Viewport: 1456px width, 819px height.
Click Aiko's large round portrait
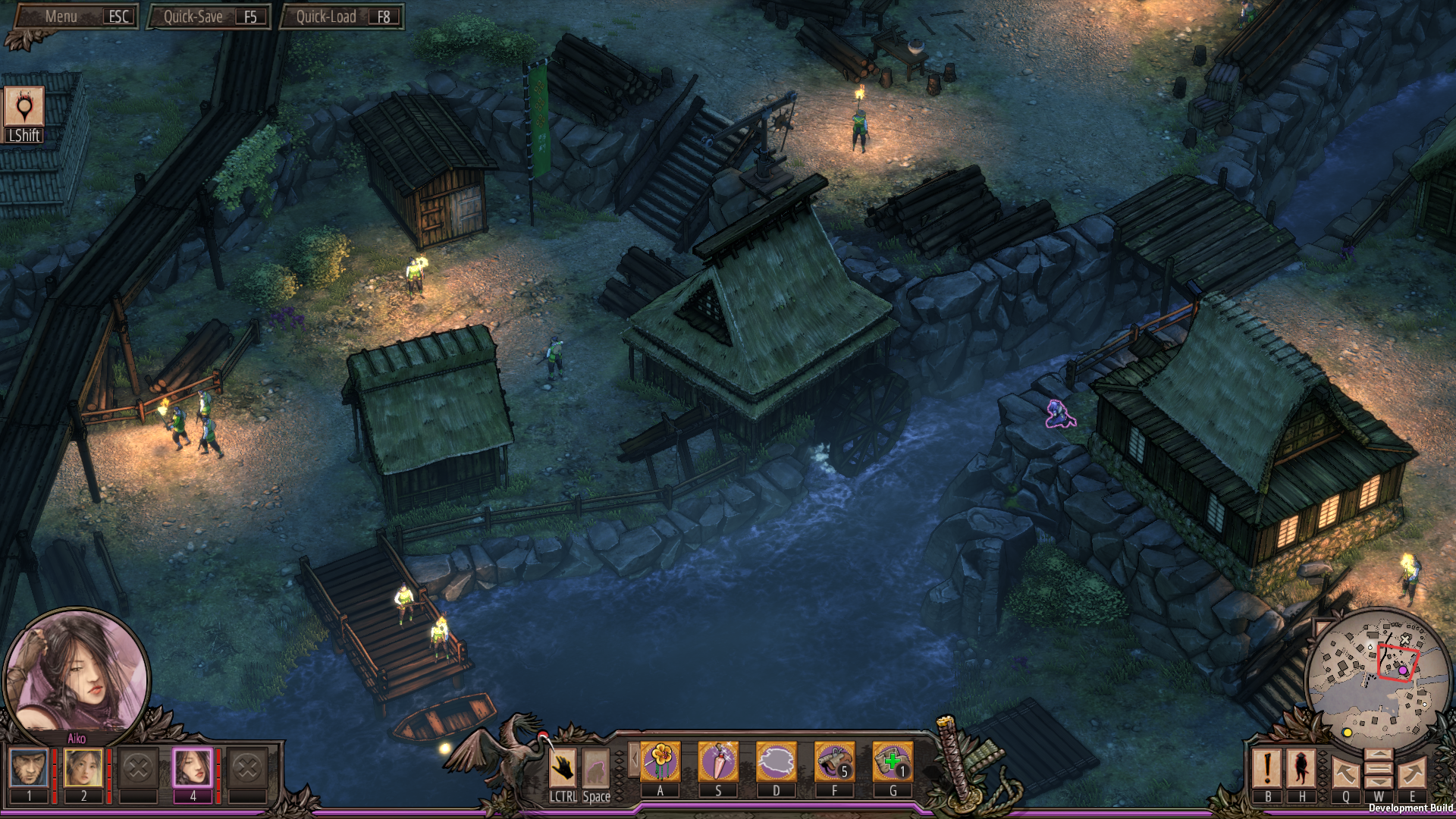[x=77, y=676]
